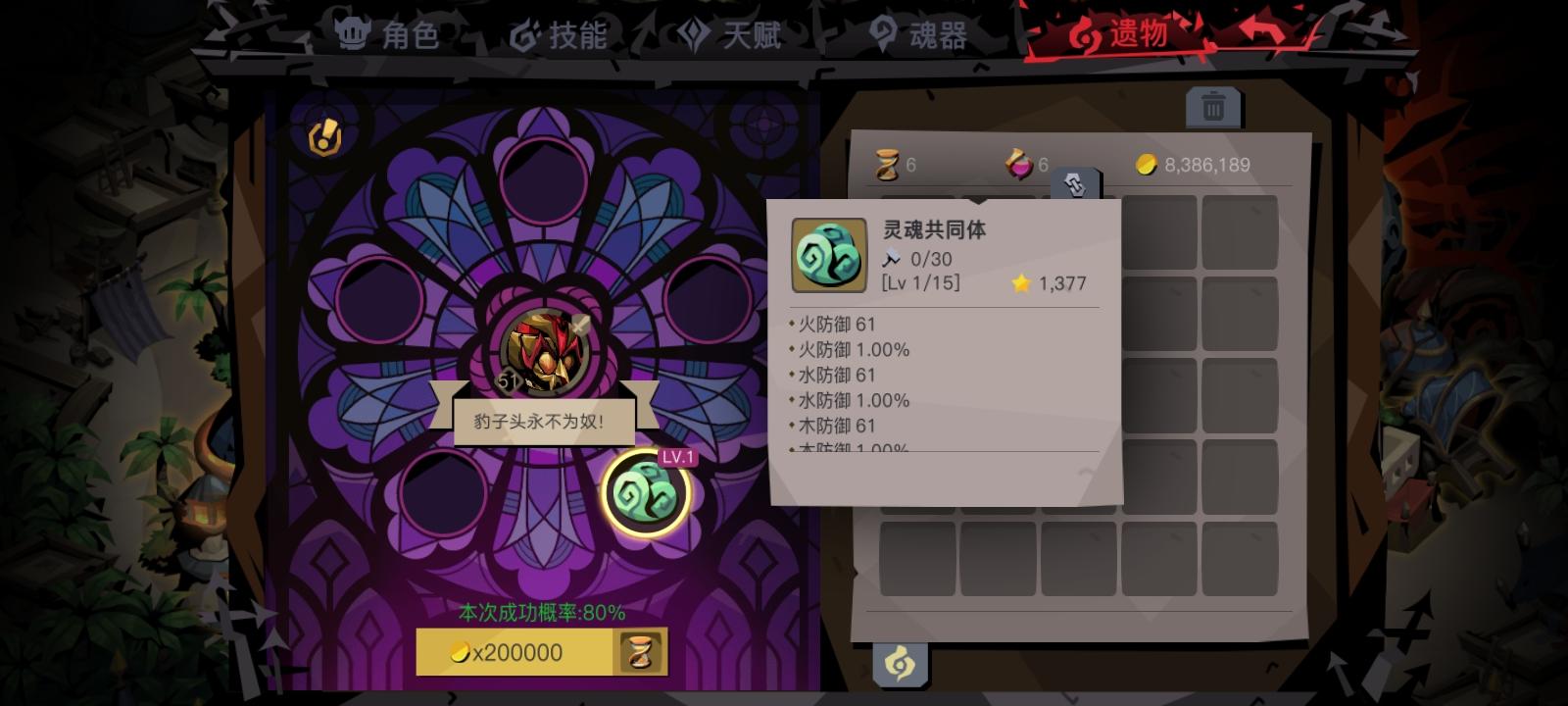The image size is (1568, 706).
Task: Toggle the grey sort icon above the inventory grid
Action: click(1075, 183)
